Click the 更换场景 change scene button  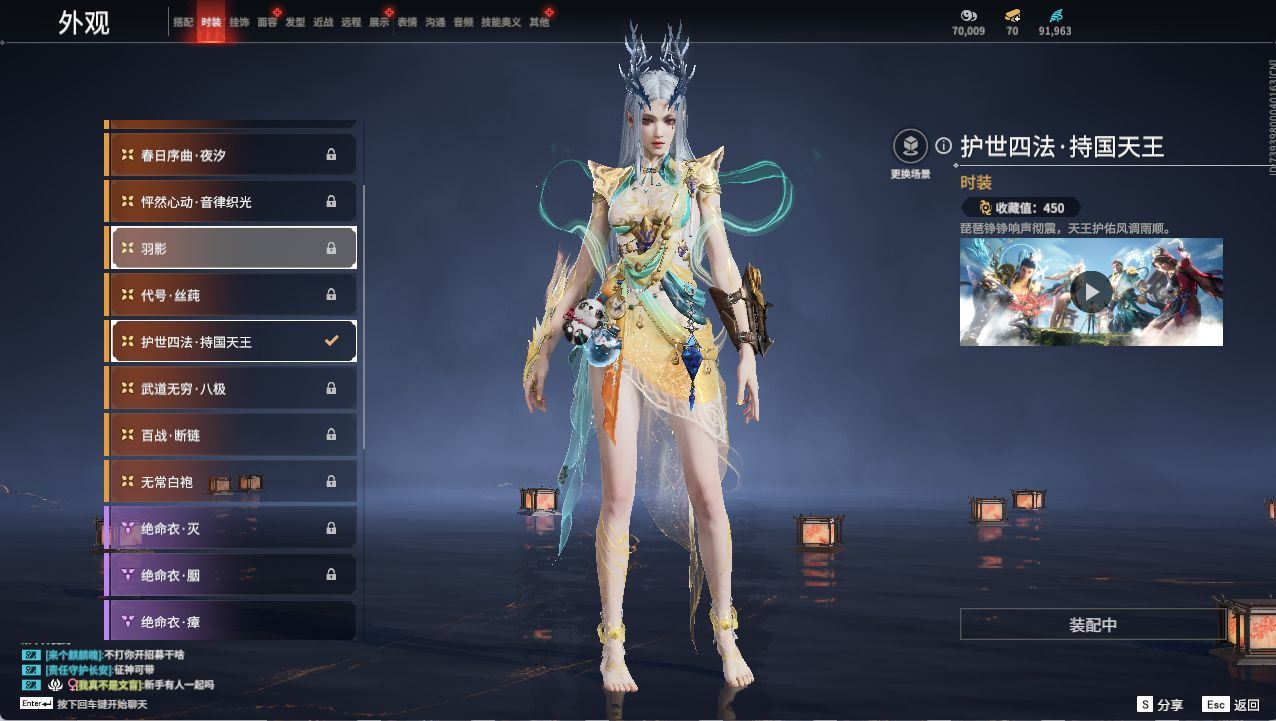tap(910, 148)
